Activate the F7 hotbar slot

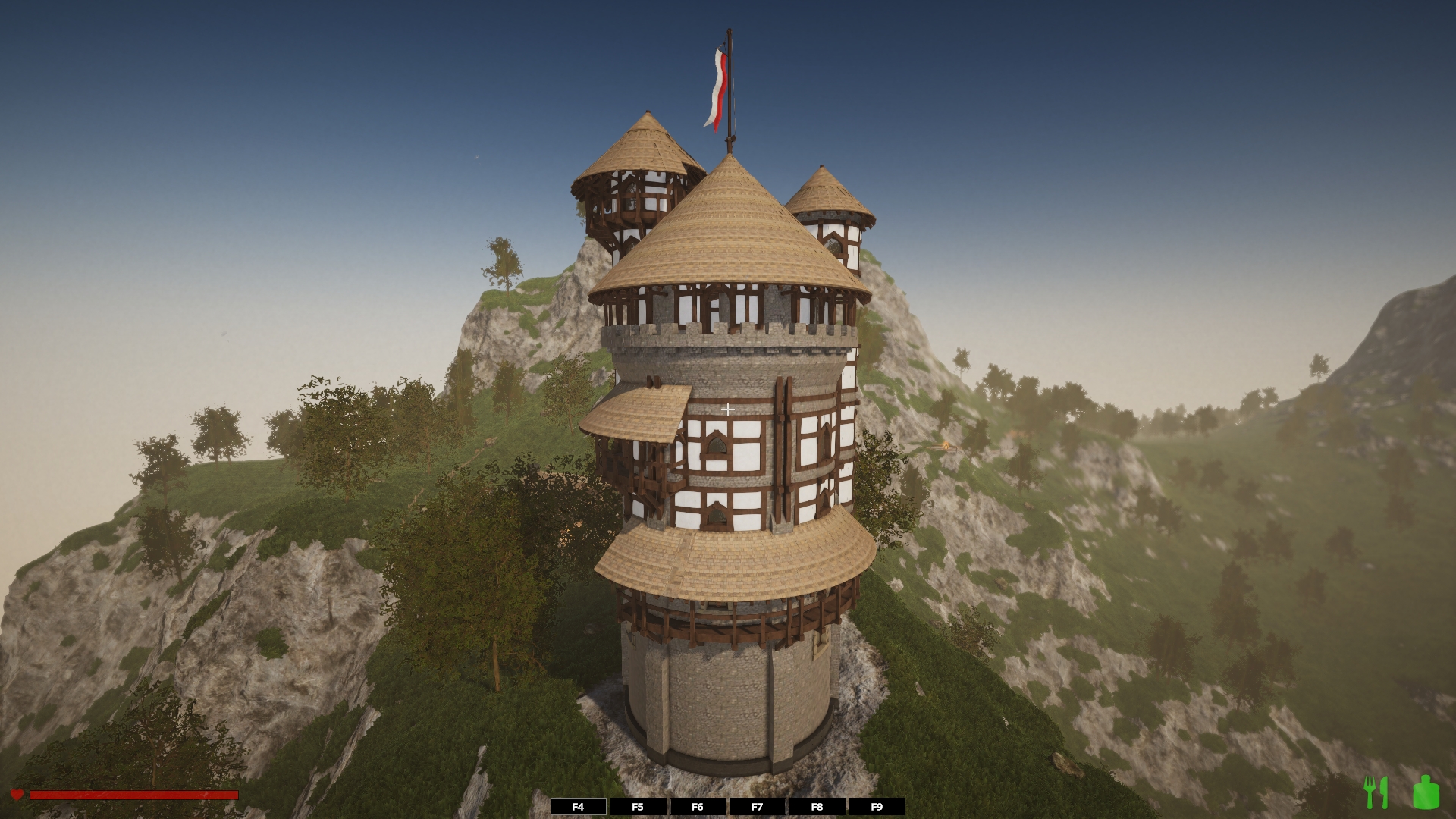[757, 807]
